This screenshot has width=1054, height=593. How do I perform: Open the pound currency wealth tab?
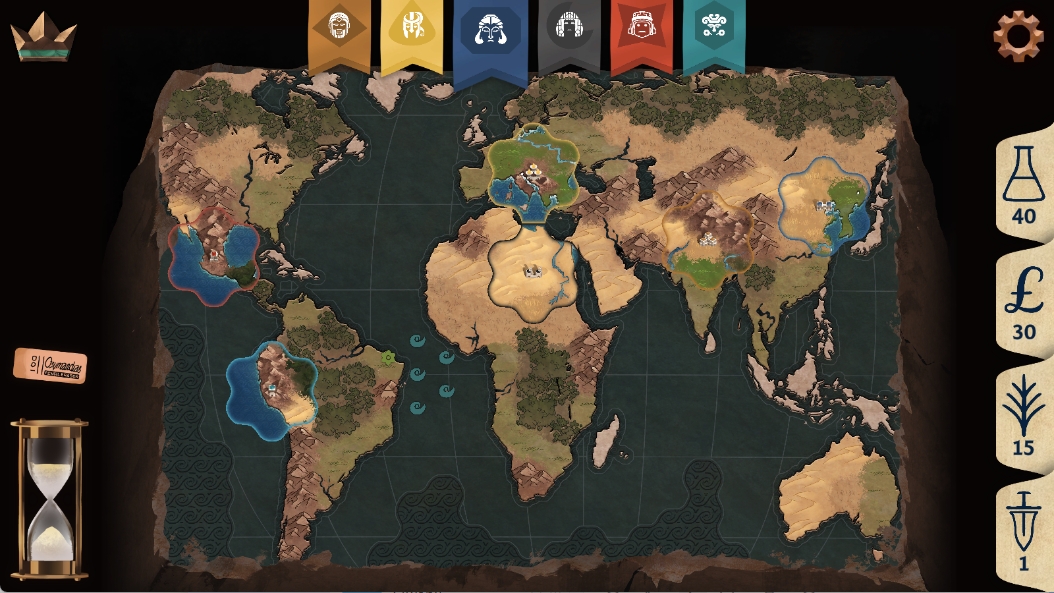[x=1023, y=304]
